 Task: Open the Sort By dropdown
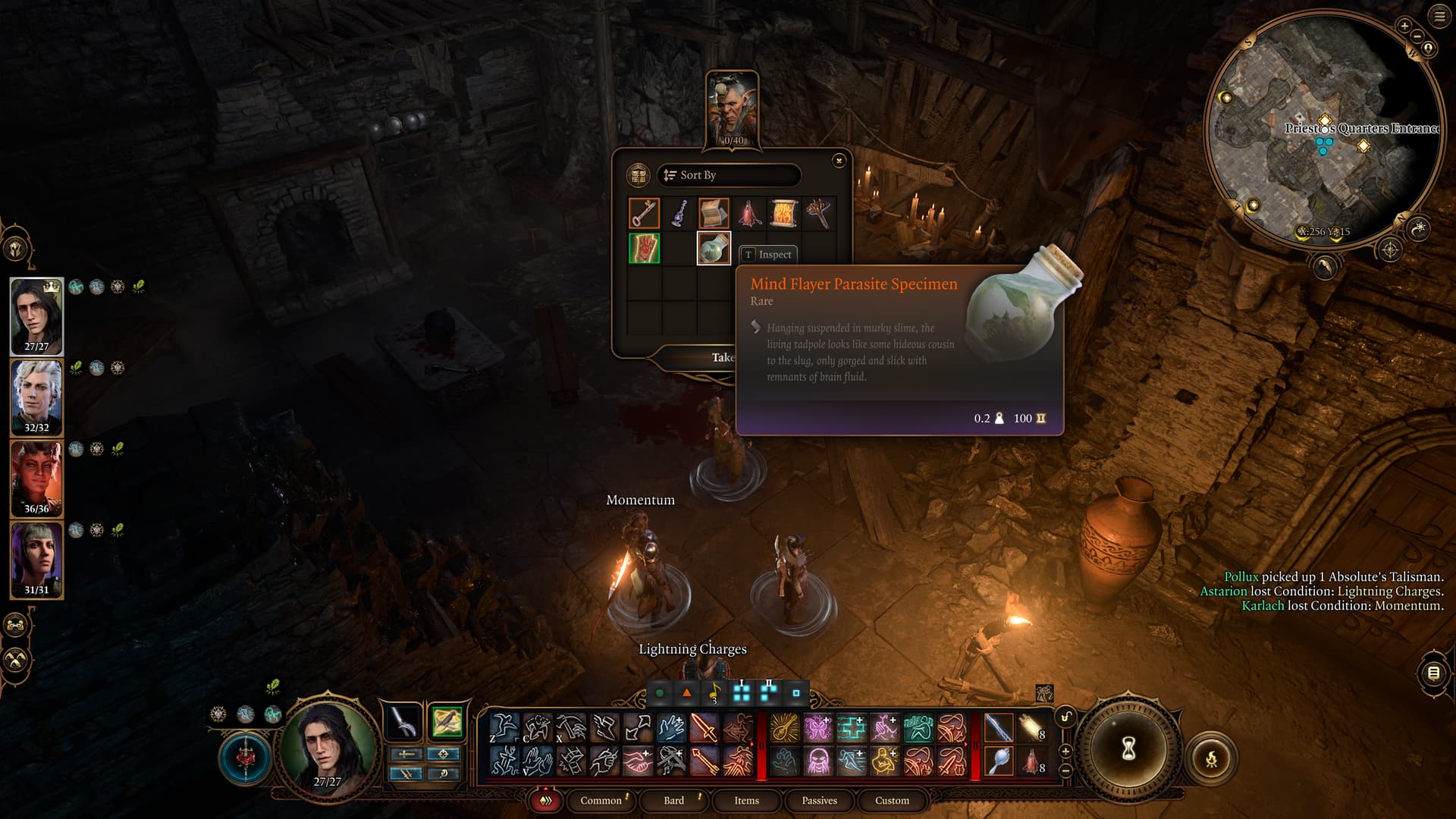(x=728, y=175)
